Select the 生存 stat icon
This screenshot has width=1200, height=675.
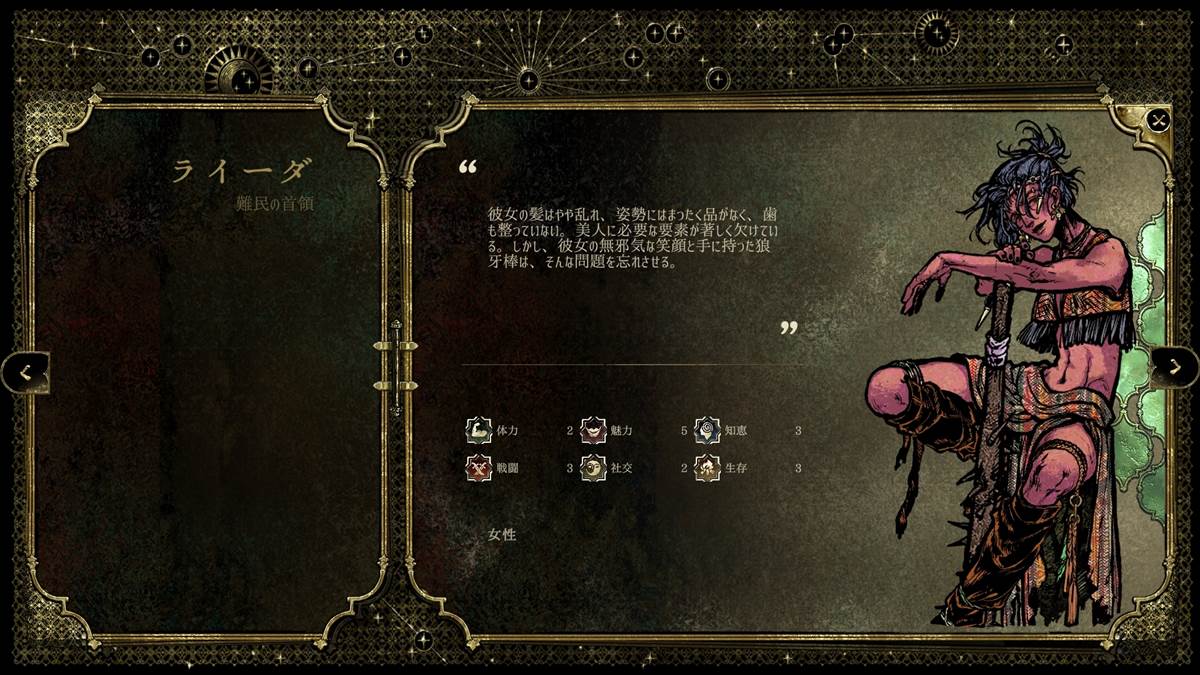click(x=708, y=467)
